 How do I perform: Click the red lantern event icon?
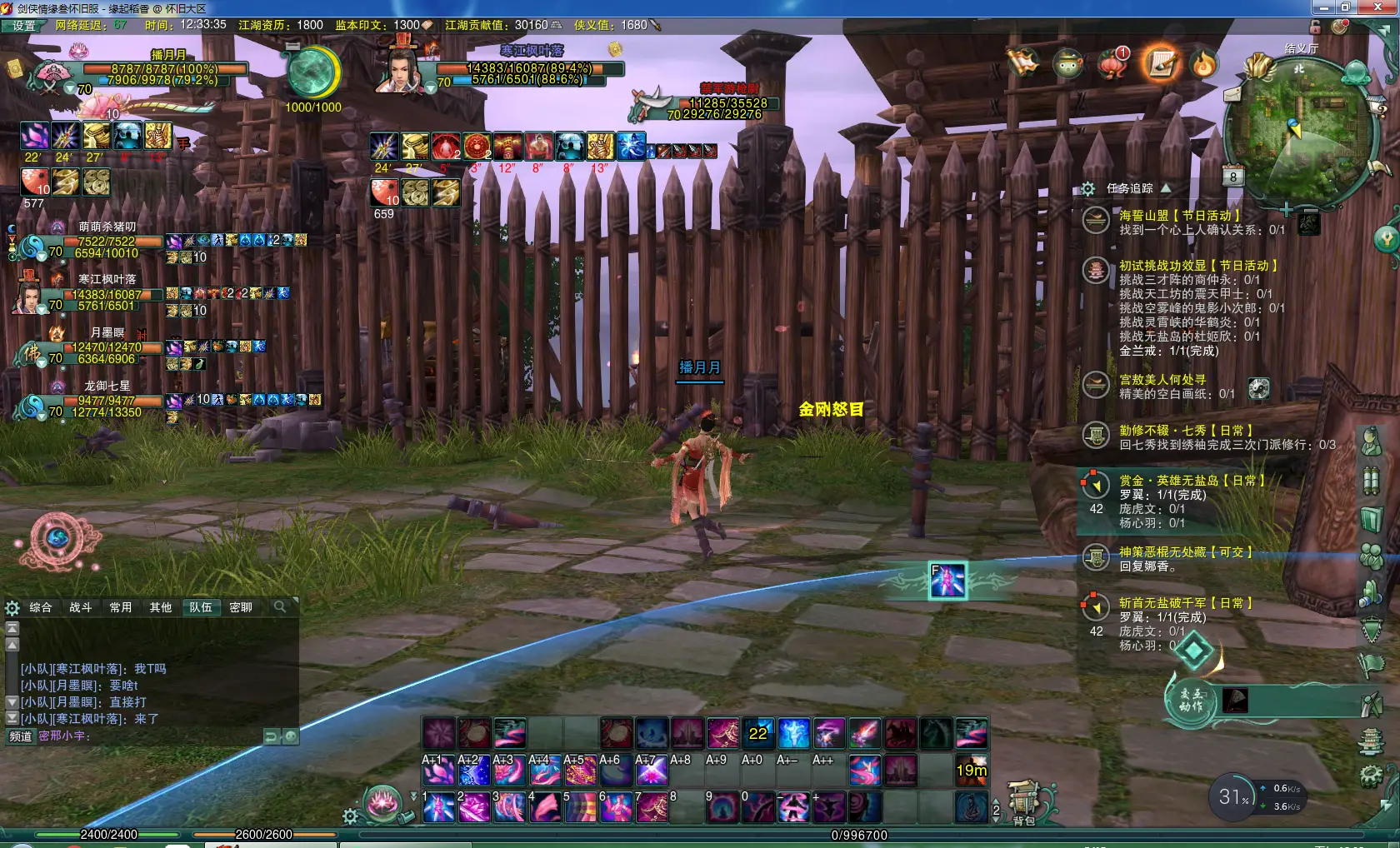point(1112,63)
